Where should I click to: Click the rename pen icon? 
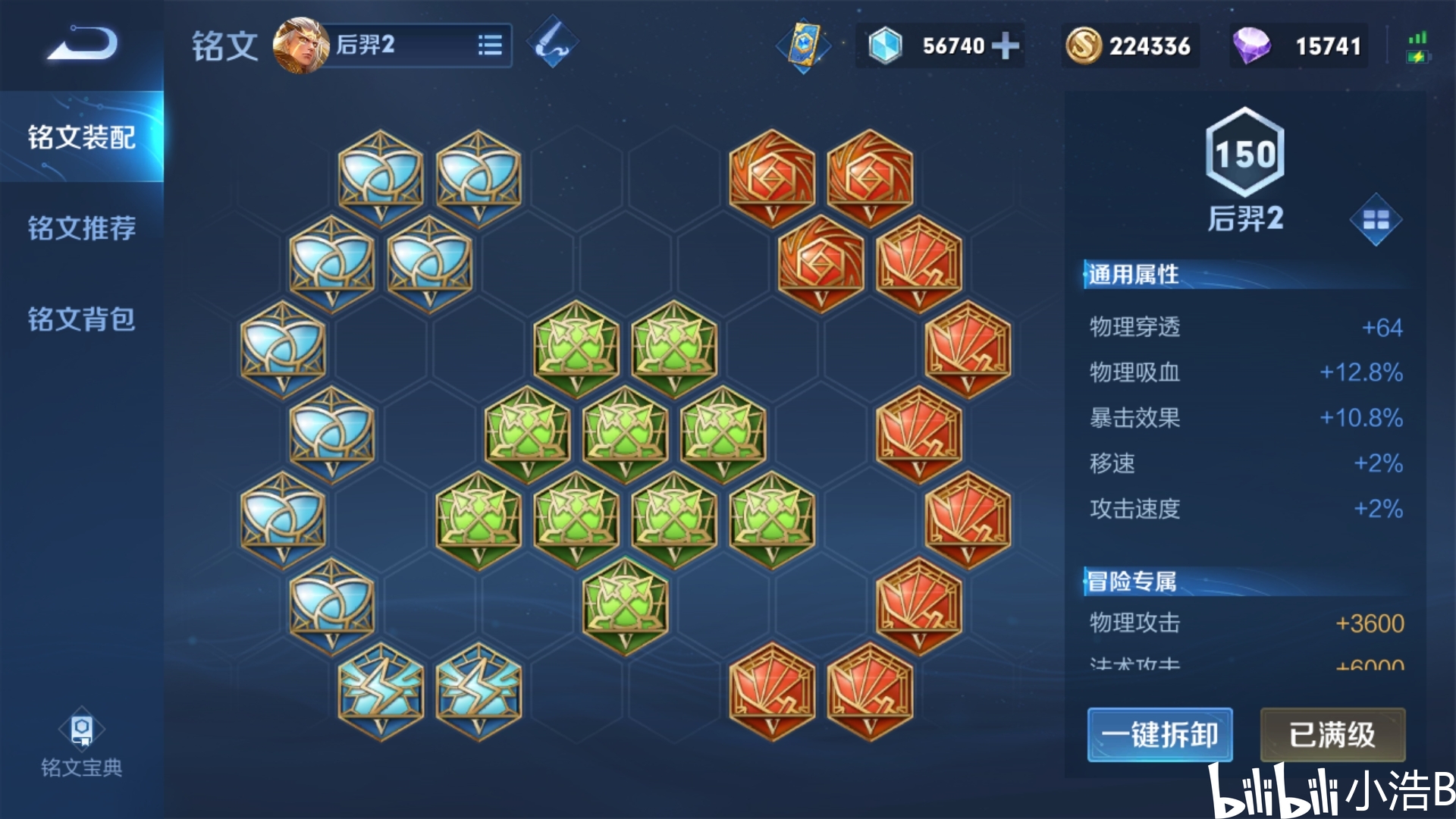tap(552, 43)
